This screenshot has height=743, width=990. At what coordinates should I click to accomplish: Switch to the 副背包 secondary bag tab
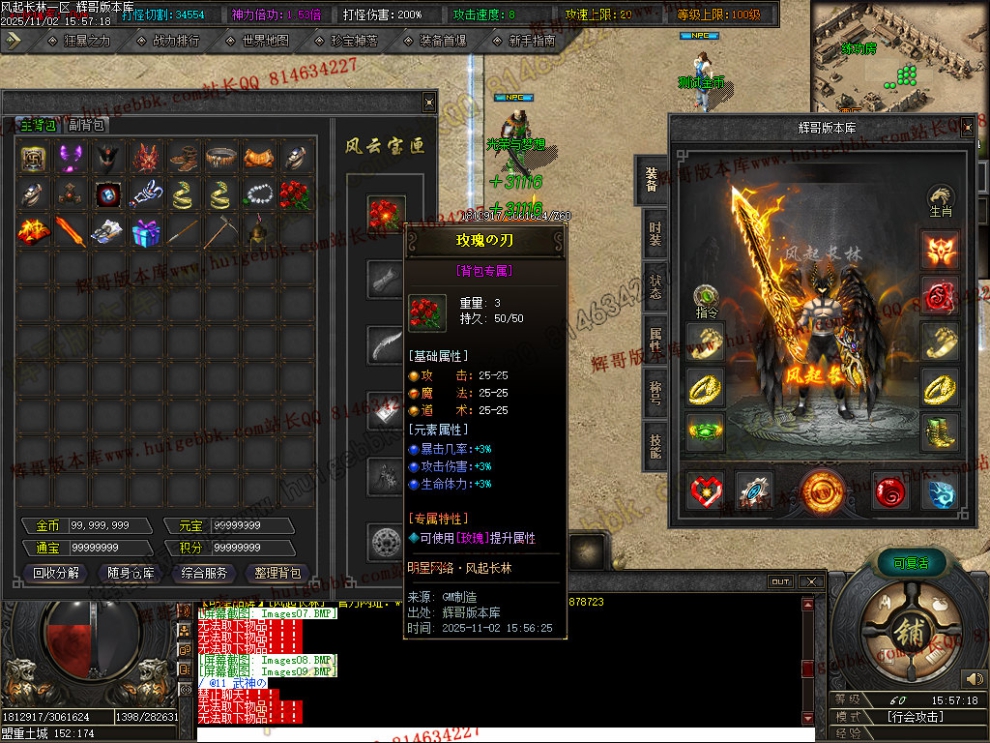tap(86, 125)
